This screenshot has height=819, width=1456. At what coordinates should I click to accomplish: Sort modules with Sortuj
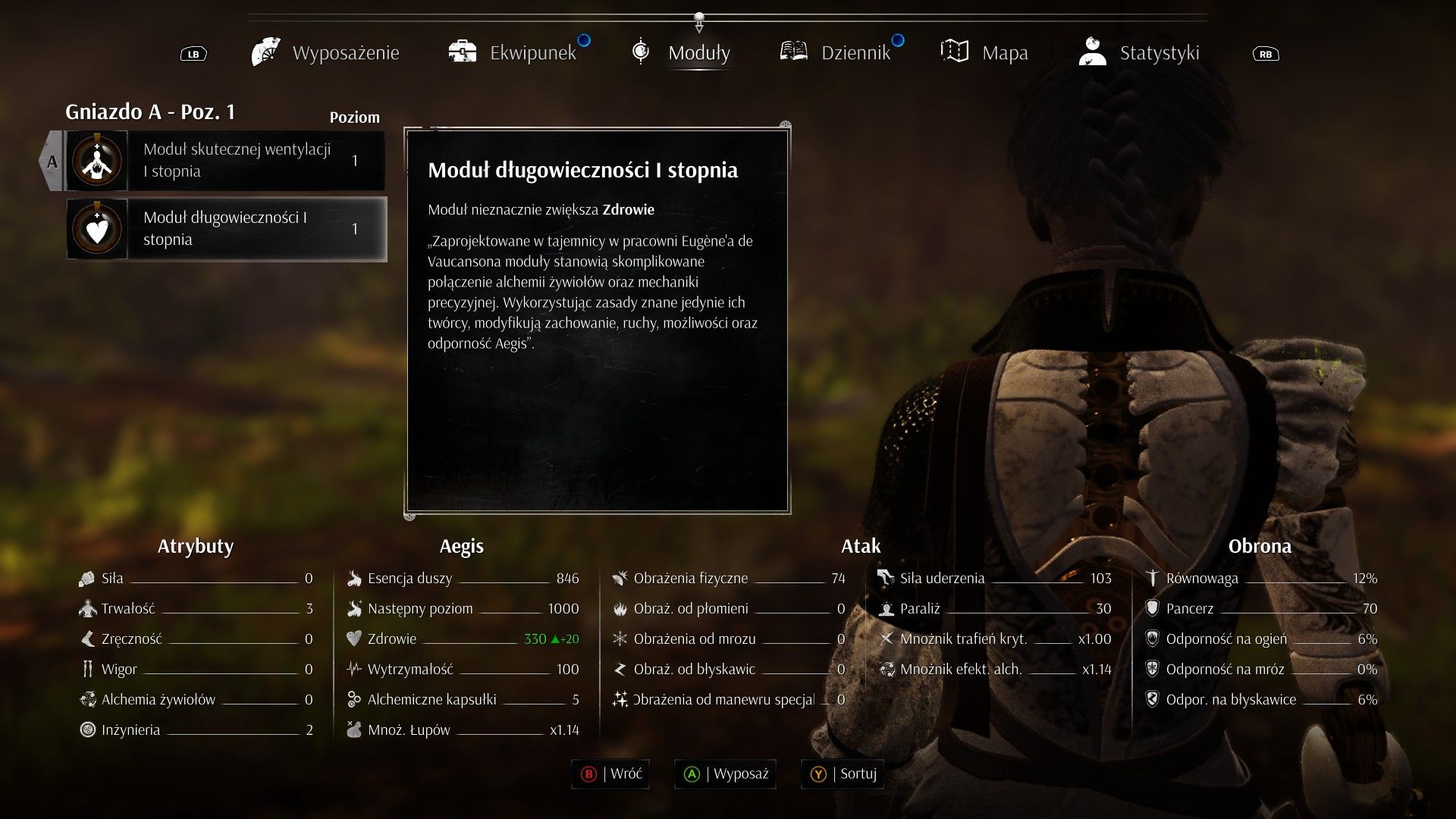click(x=843, y=774)
